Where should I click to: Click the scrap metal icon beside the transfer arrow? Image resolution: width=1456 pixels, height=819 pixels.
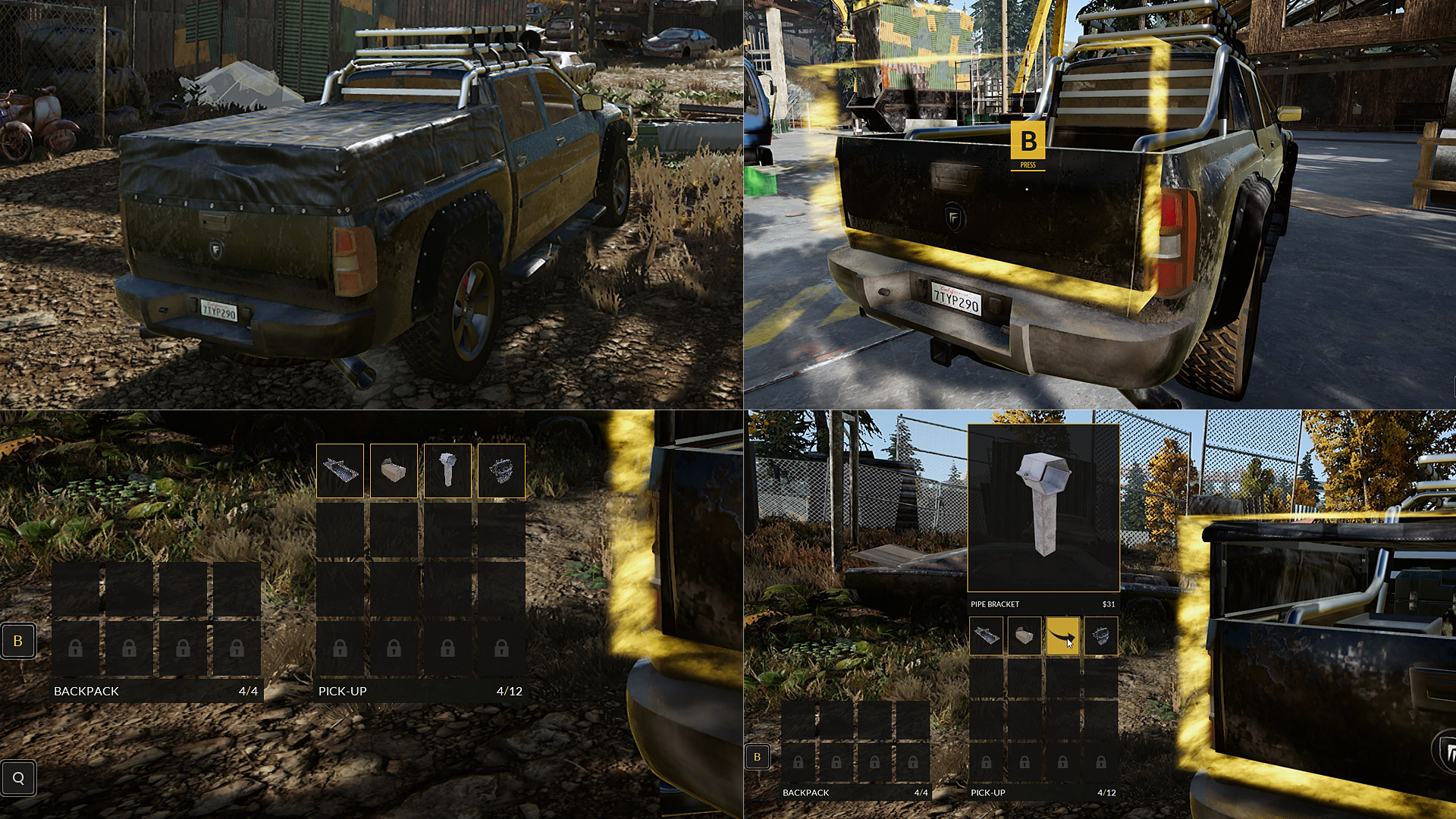point(1100,635)
